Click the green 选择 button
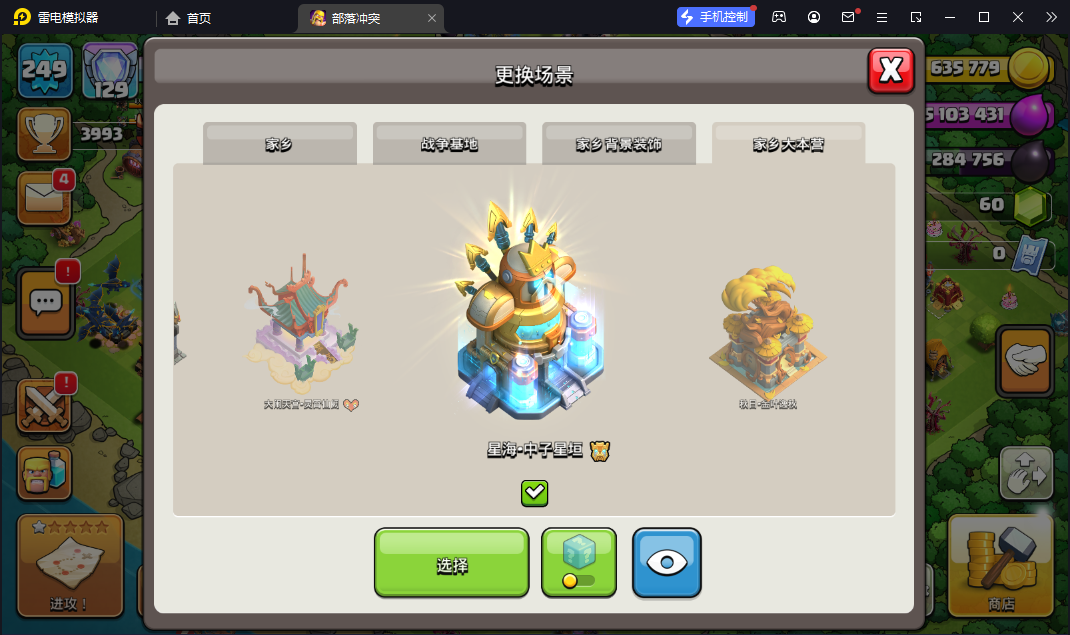The width and height of the screenshot is (1070, 635). [x=451, y=564]
